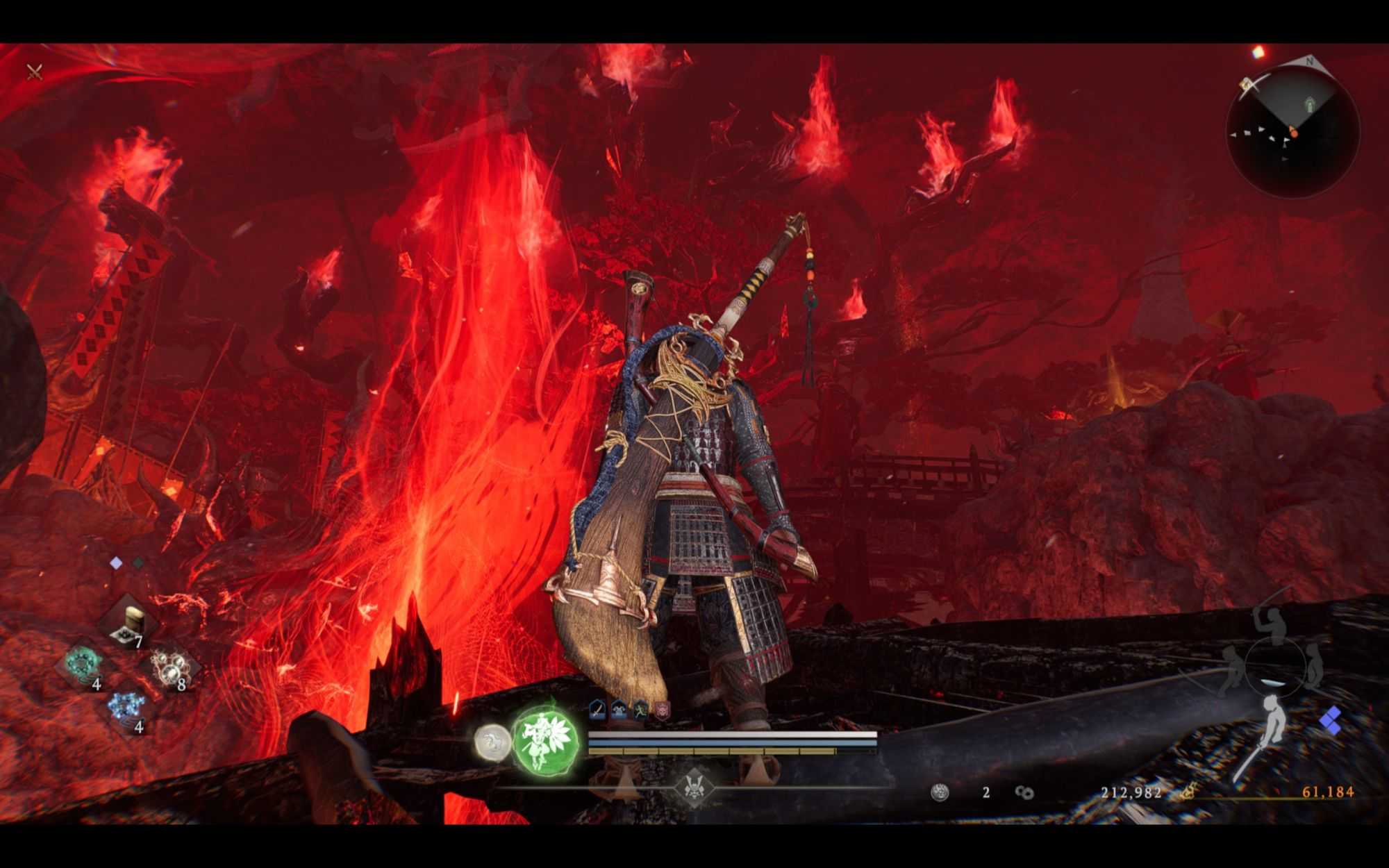1389x868 pixels.
Task: Inspect the running figure buff icon
Action: [640, 709]
